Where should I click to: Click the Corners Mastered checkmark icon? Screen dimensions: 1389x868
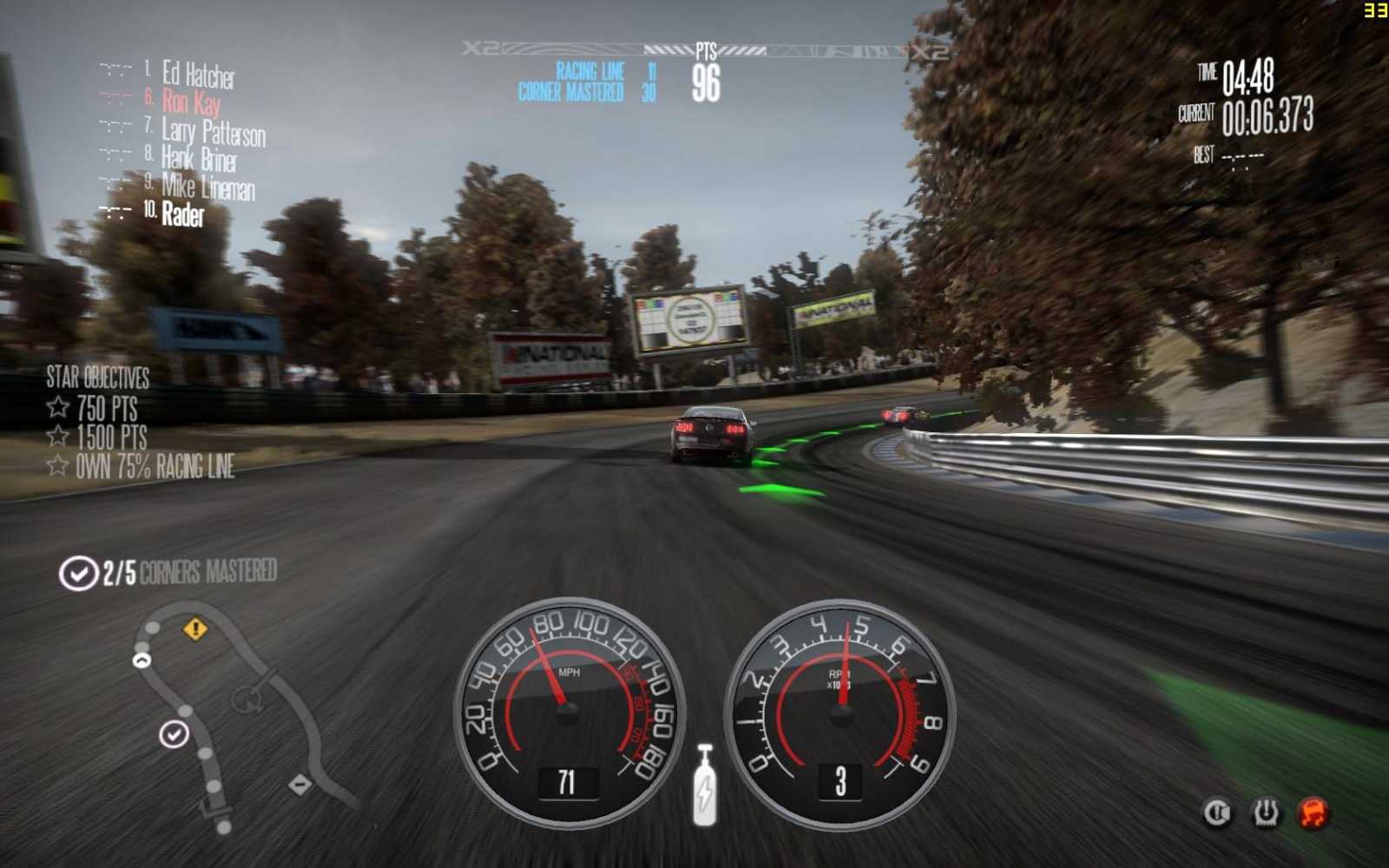point(78,571)
